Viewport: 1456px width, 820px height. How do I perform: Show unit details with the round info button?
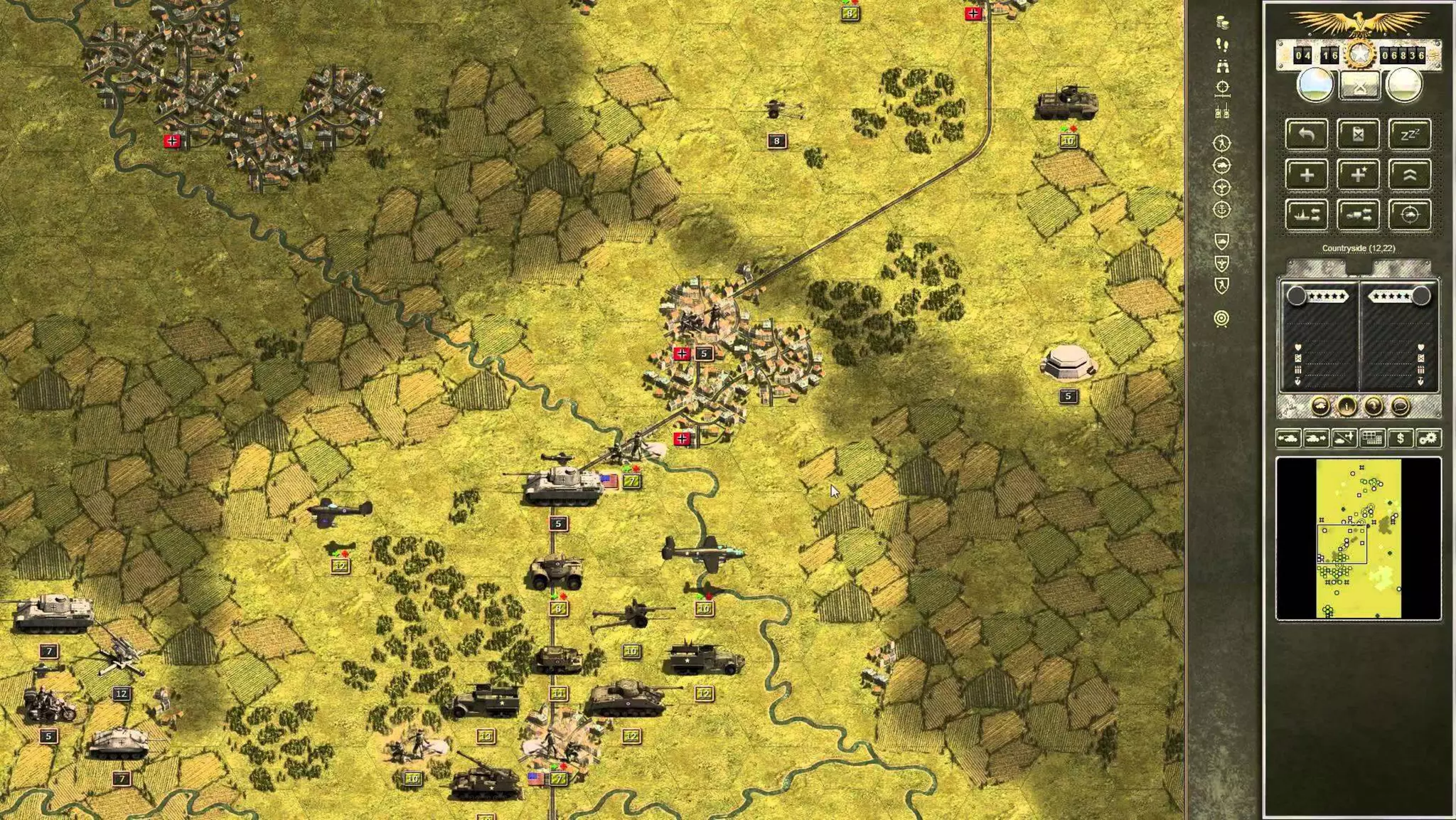tap(1347, 406)
